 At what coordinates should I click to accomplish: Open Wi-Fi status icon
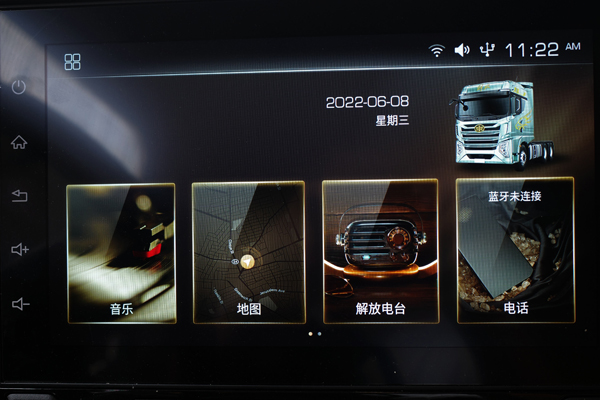437,50
